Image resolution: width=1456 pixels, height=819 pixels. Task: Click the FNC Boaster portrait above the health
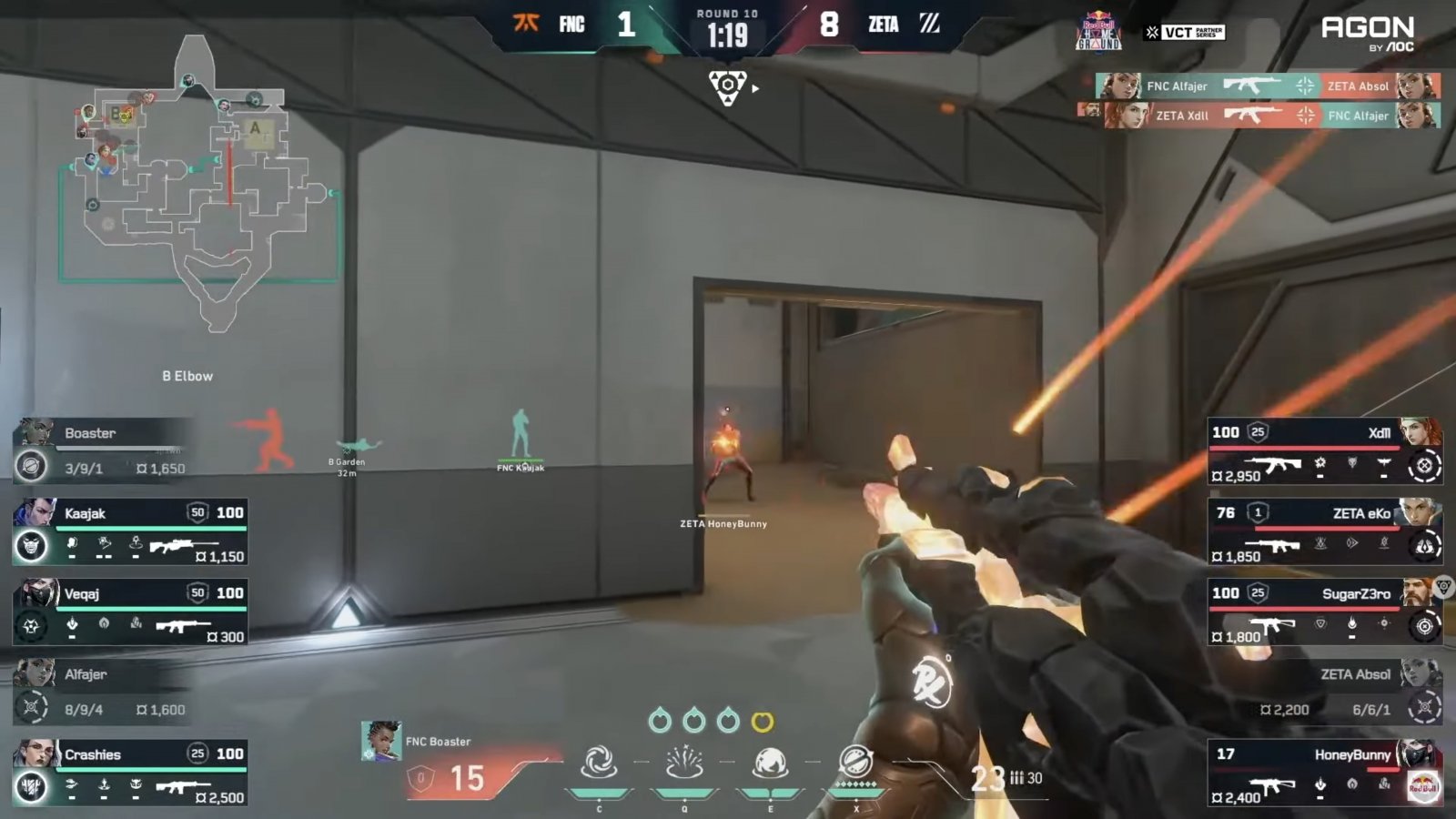click(381, 741)
